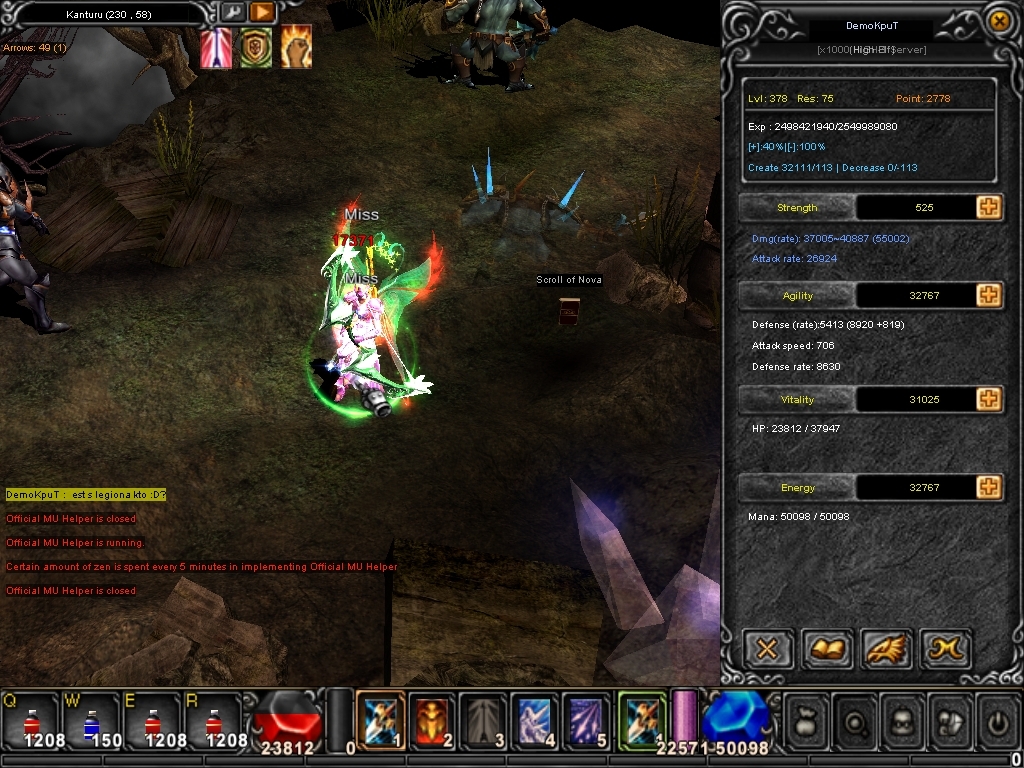Use the blue mana potion in slot W
This screenshot has height=768, width=1024.
click(x=91, y=720)
